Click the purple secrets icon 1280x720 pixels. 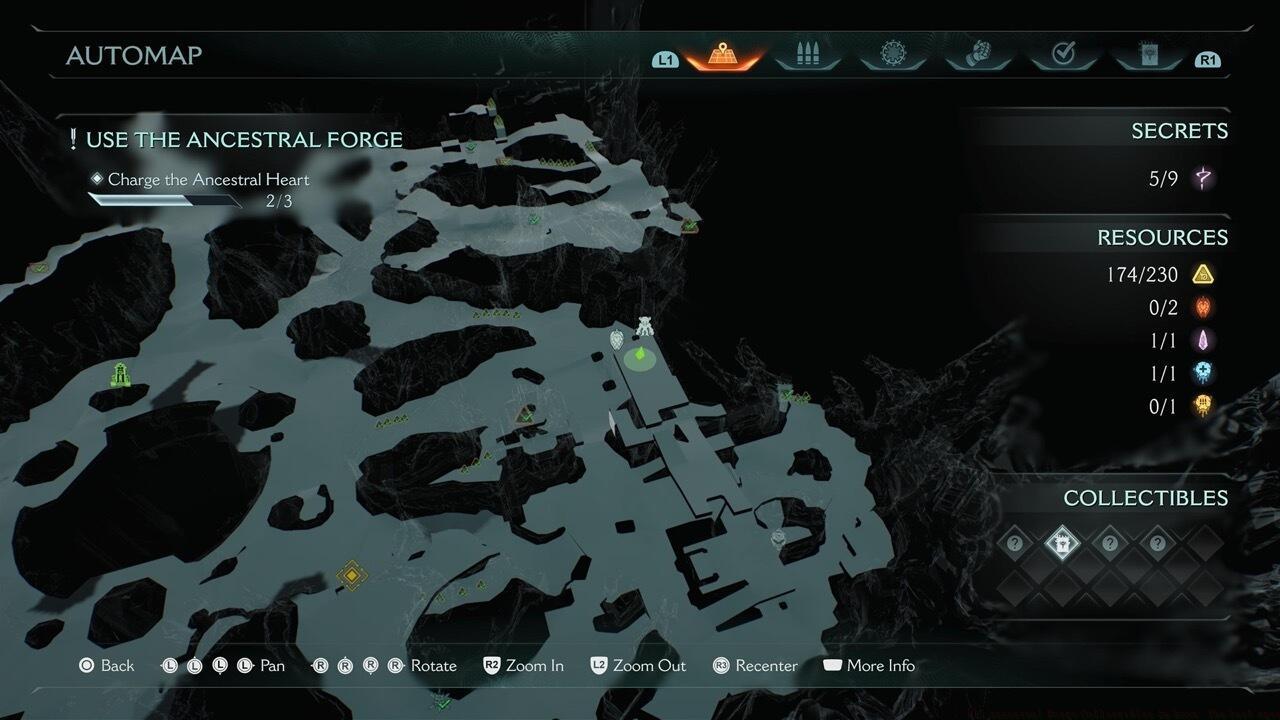pyautogui.click(x=1203, y=179)
